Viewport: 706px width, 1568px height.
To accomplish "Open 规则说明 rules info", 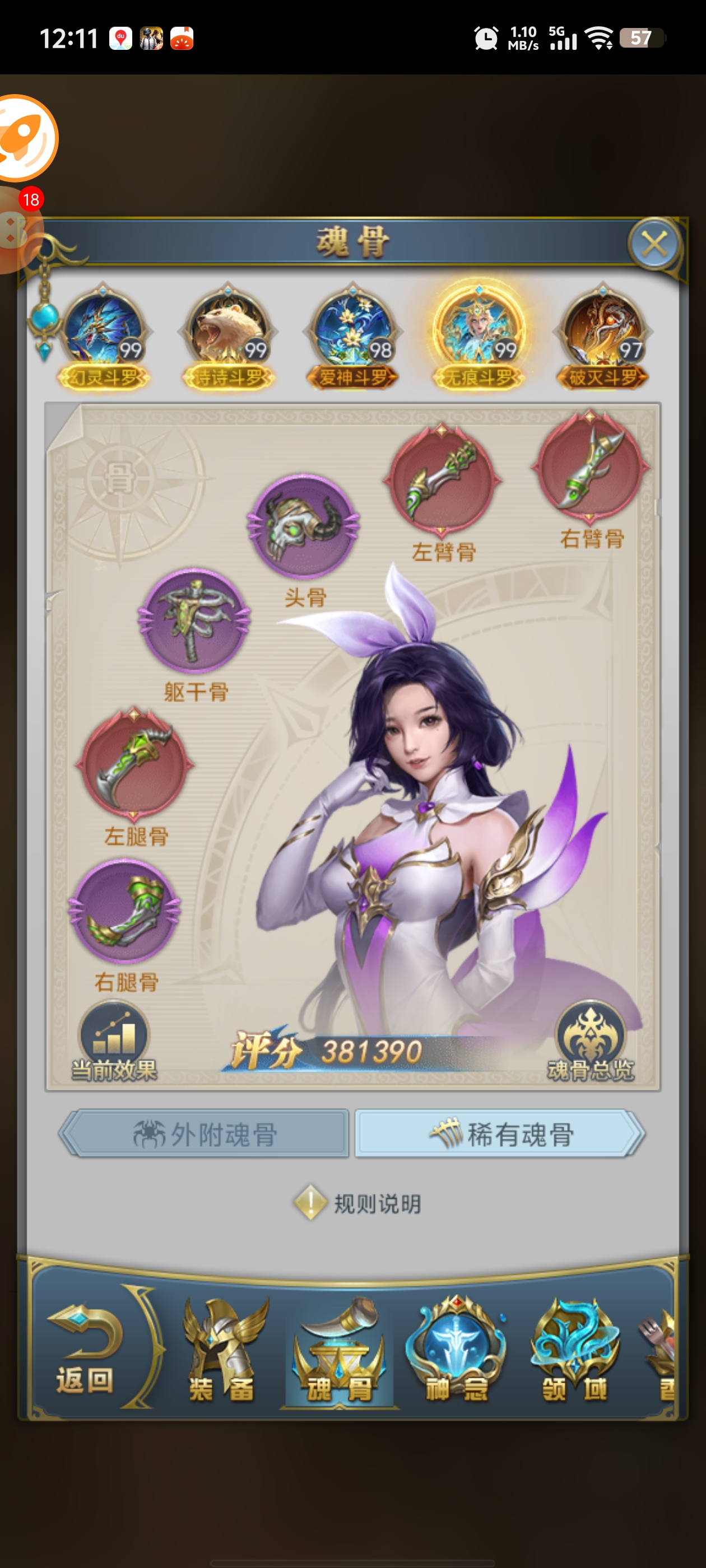I will point(358,1203).
